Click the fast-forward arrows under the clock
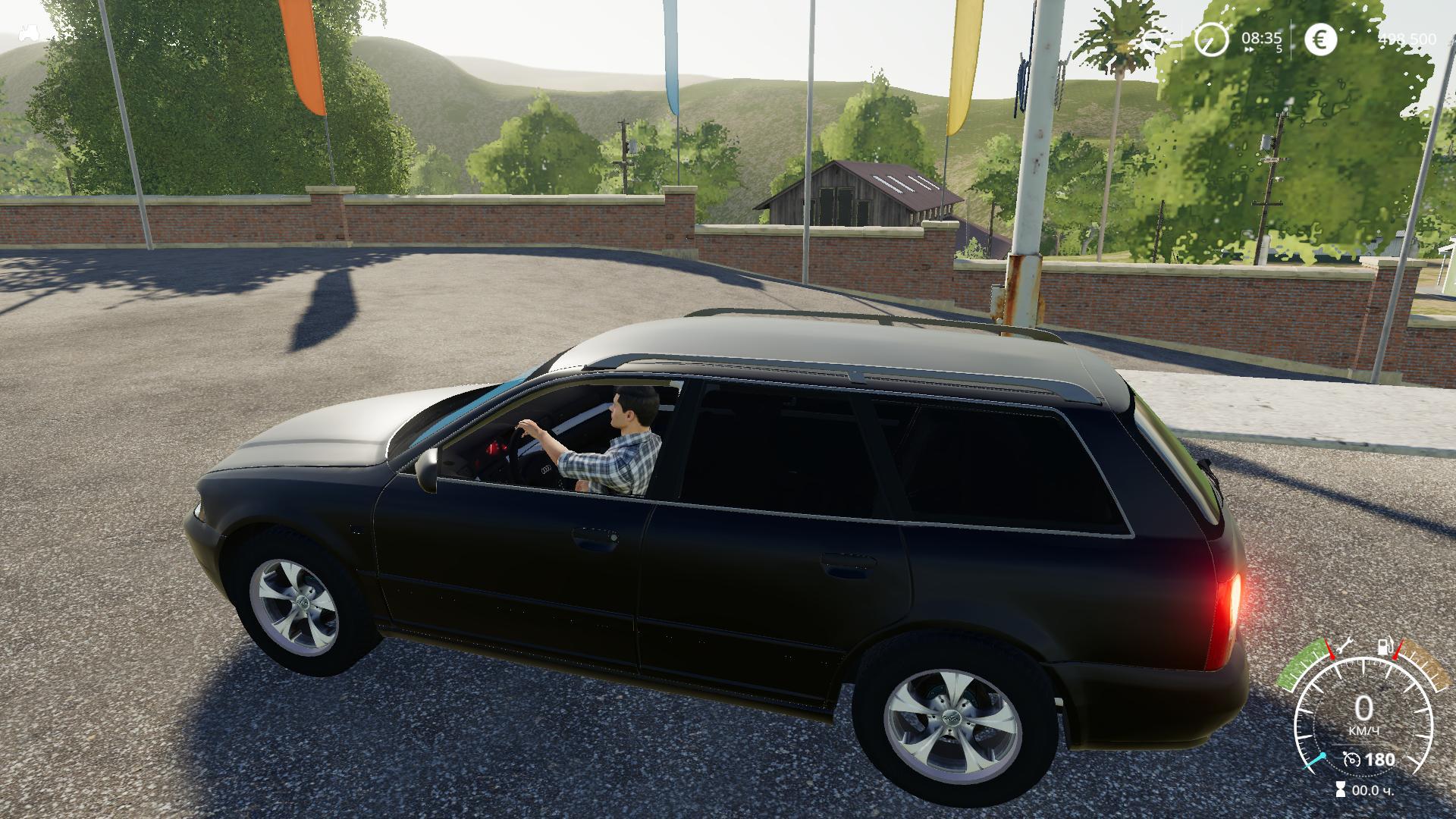 [x=1250, y=49]
